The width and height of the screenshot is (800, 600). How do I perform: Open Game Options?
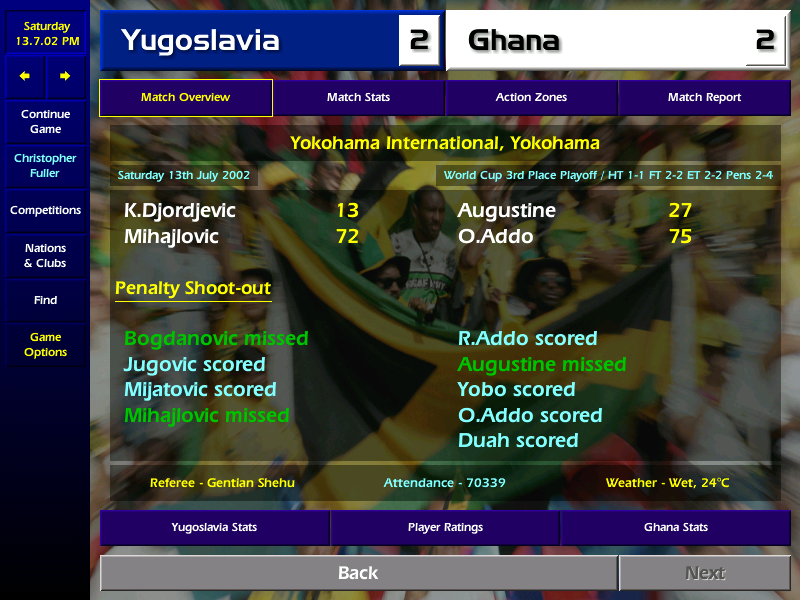[45, 345]
